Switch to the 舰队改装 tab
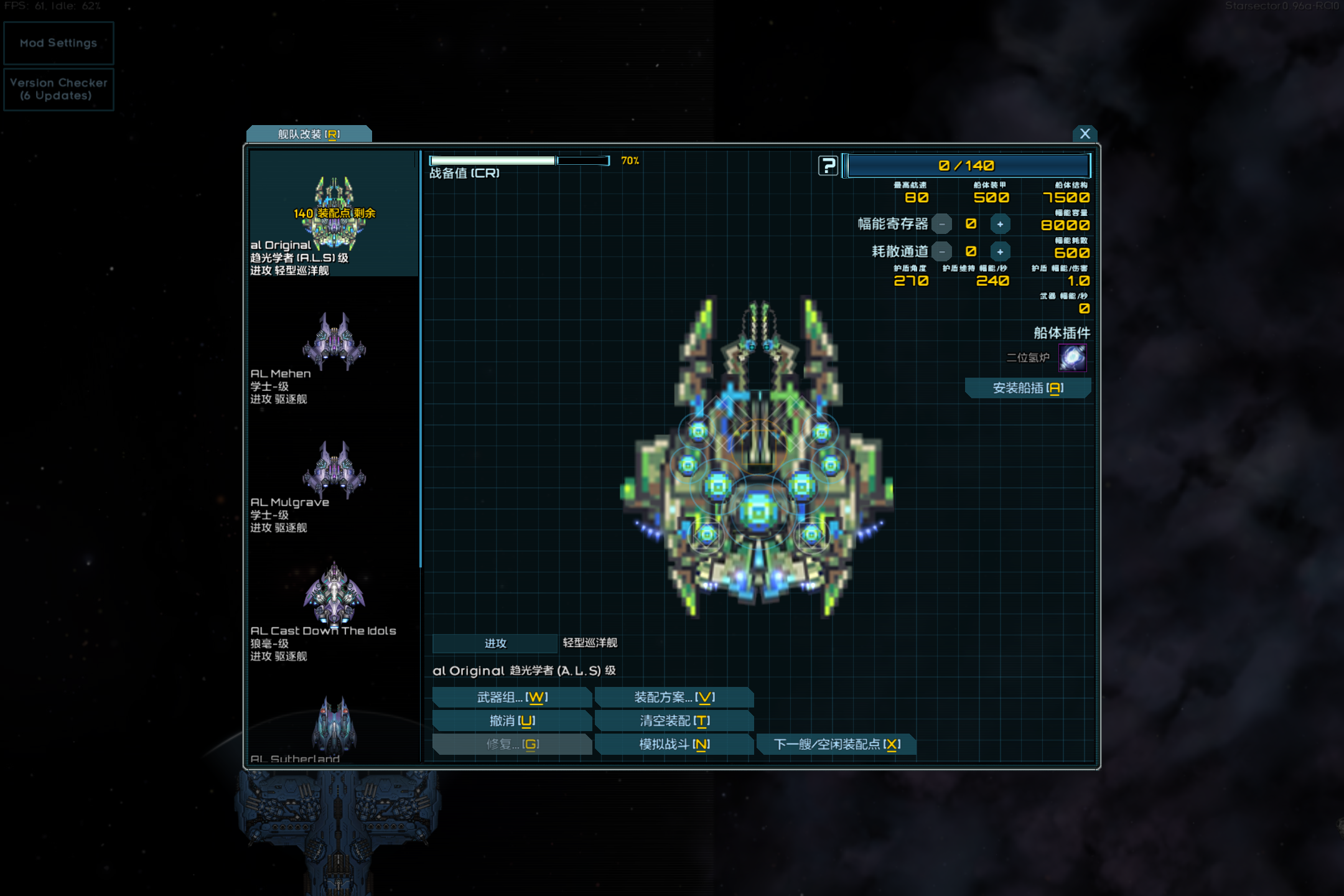1344x896 pixels. click(x=309, y=134)
